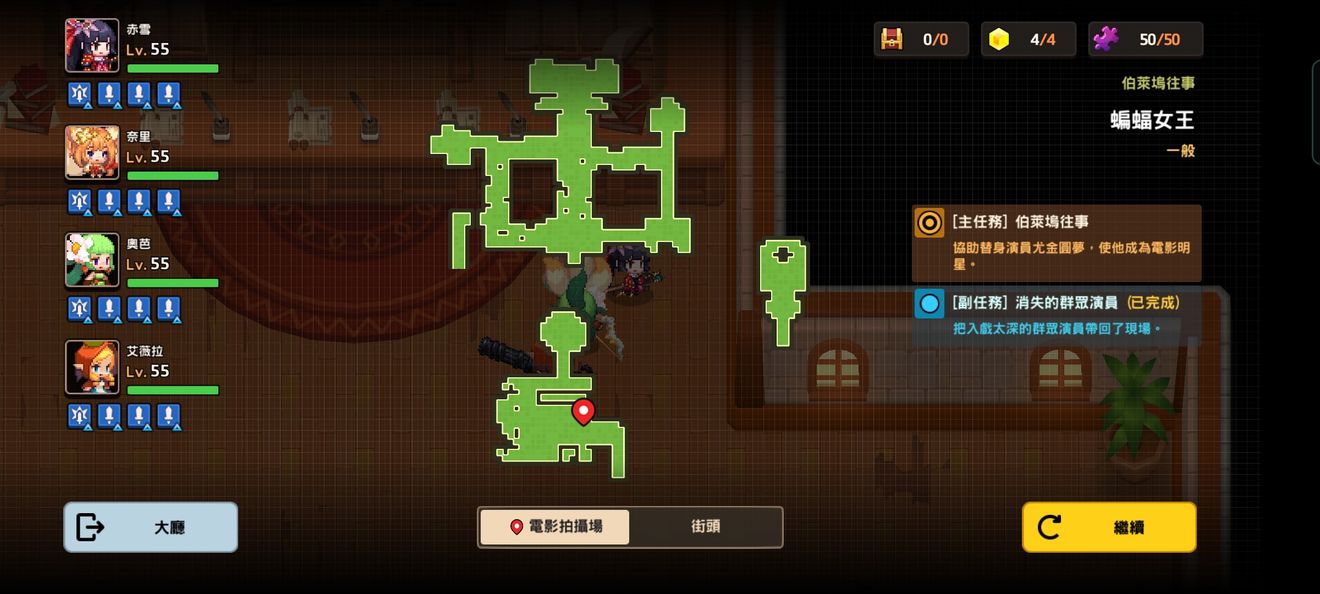Open the 副任務 消失的群眾演員 quest entry
Image resolution: width=1320 pixels, height=594 pixels.
pyautogui.click(x=1056, y=314)
